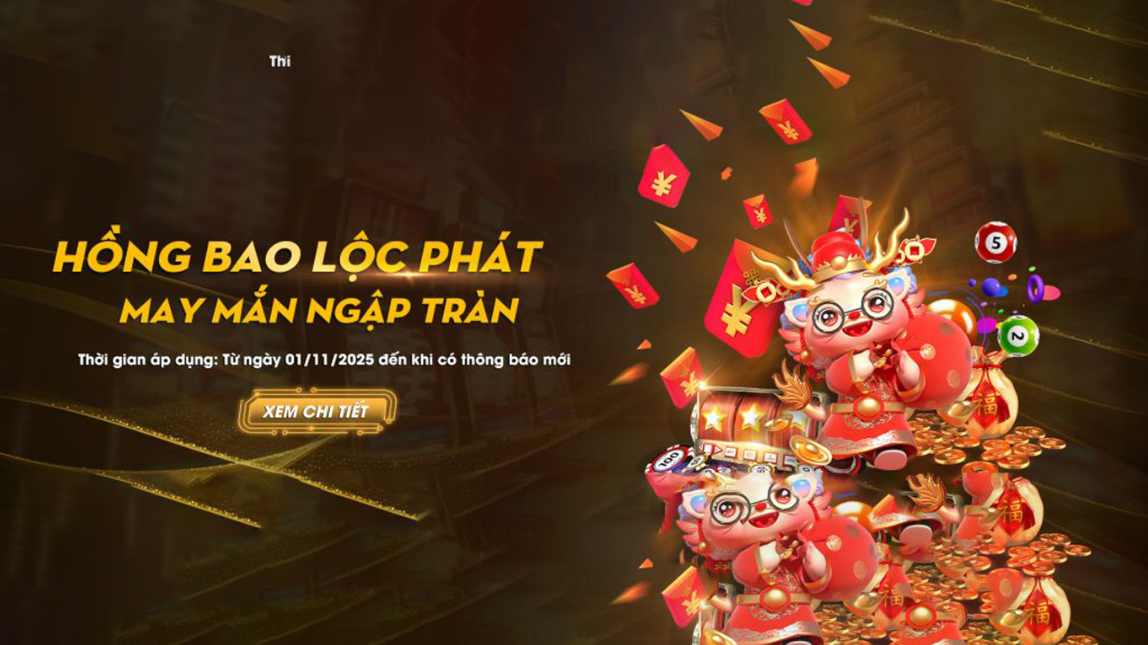Open the XEM CHI TIẾT promotion details
Screen dimensions: 1148x645
(316, 411)
